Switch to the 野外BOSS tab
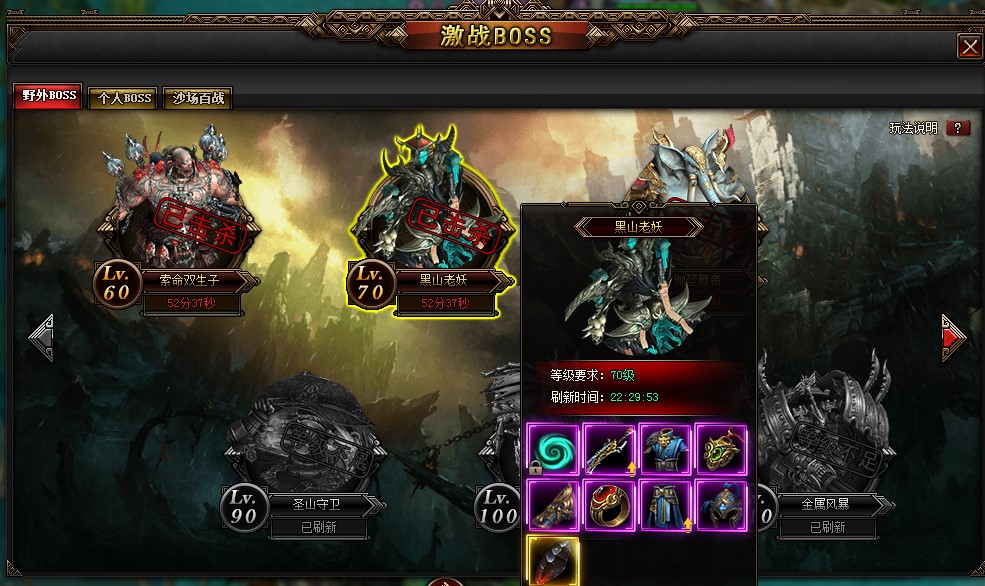Viewport: 985px width, 586px height. [48, 97]
